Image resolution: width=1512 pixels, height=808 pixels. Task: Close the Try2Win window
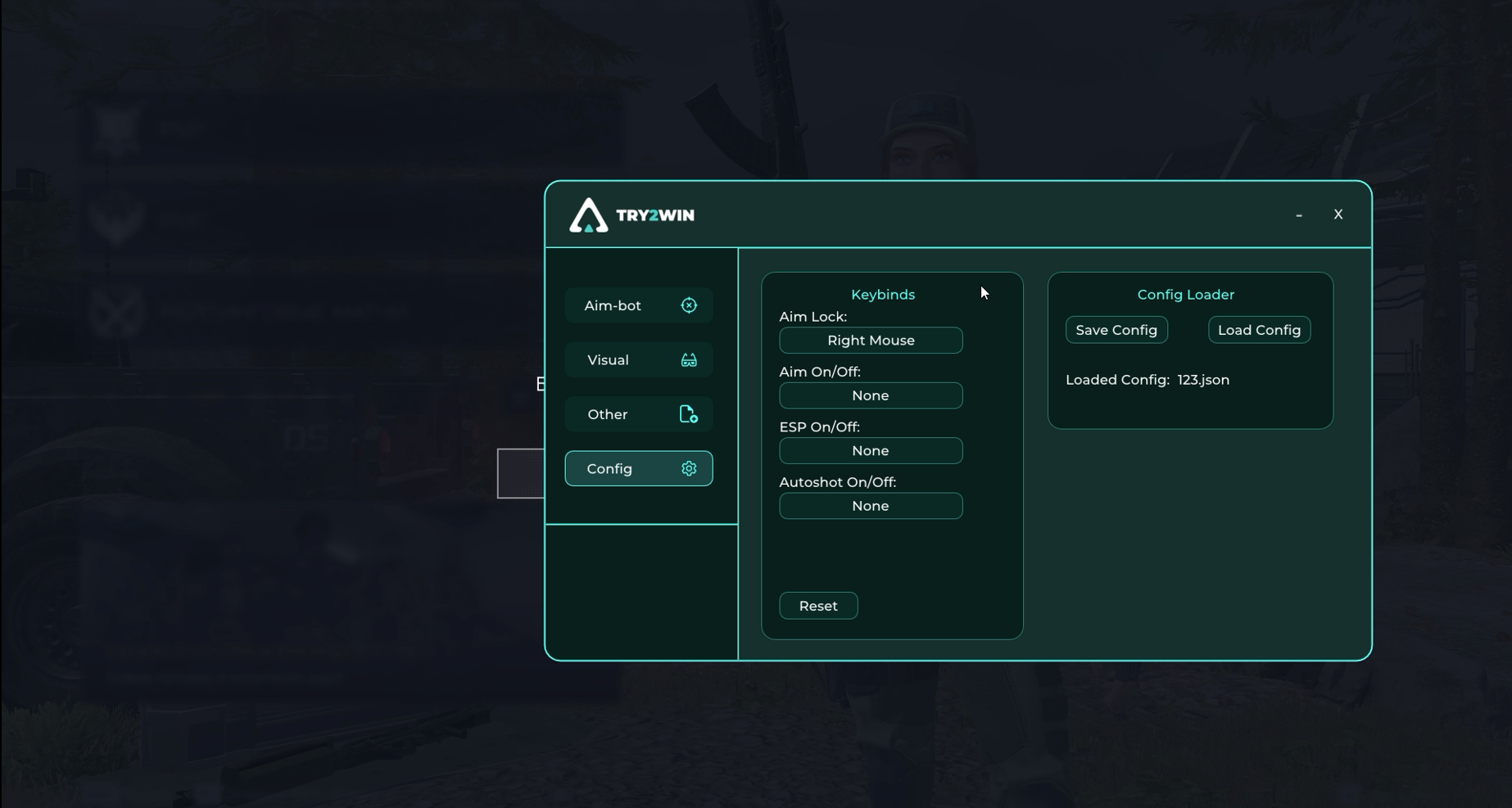click(x=1338, y=214)
